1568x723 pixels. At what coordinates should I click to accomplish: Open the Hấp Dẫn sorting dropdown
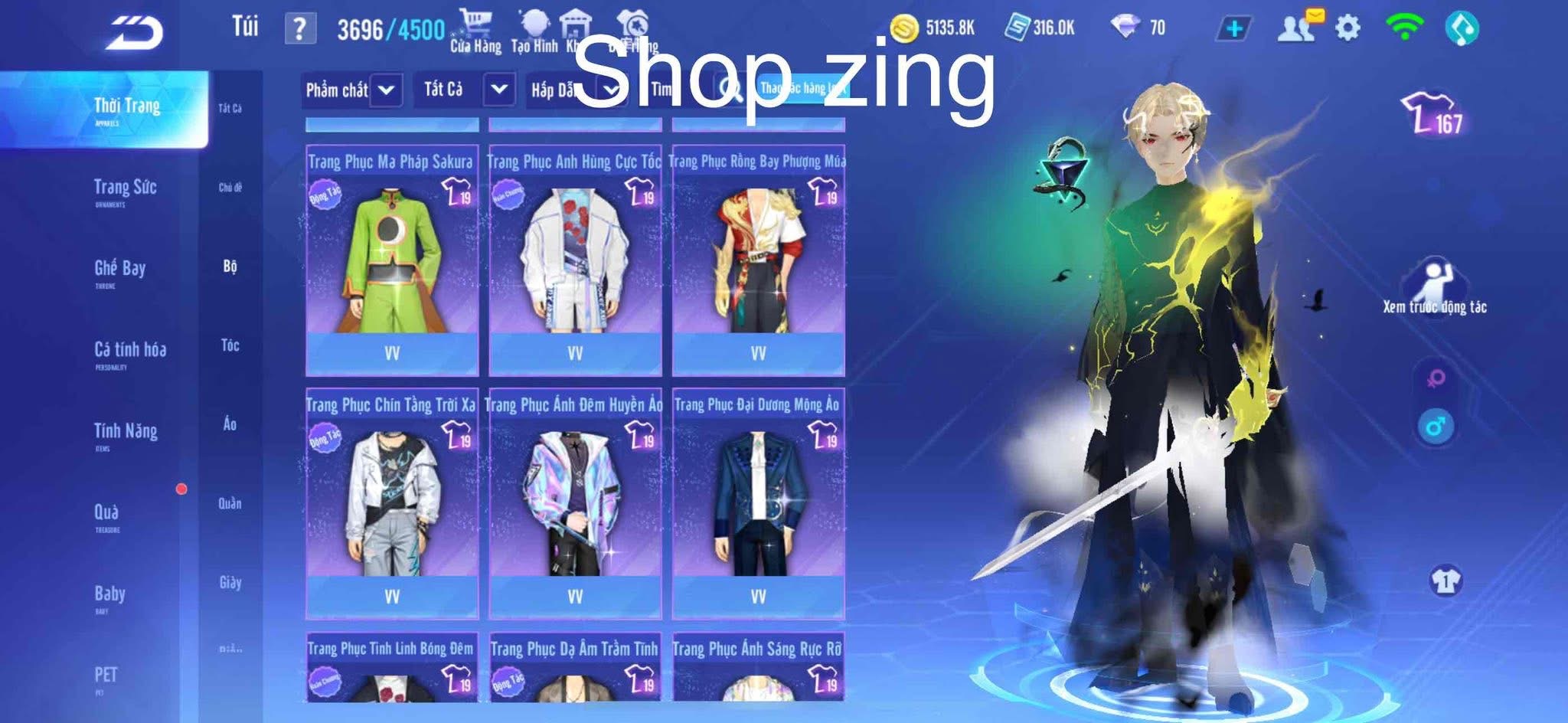pyautogui.click(x=574, y=90)
